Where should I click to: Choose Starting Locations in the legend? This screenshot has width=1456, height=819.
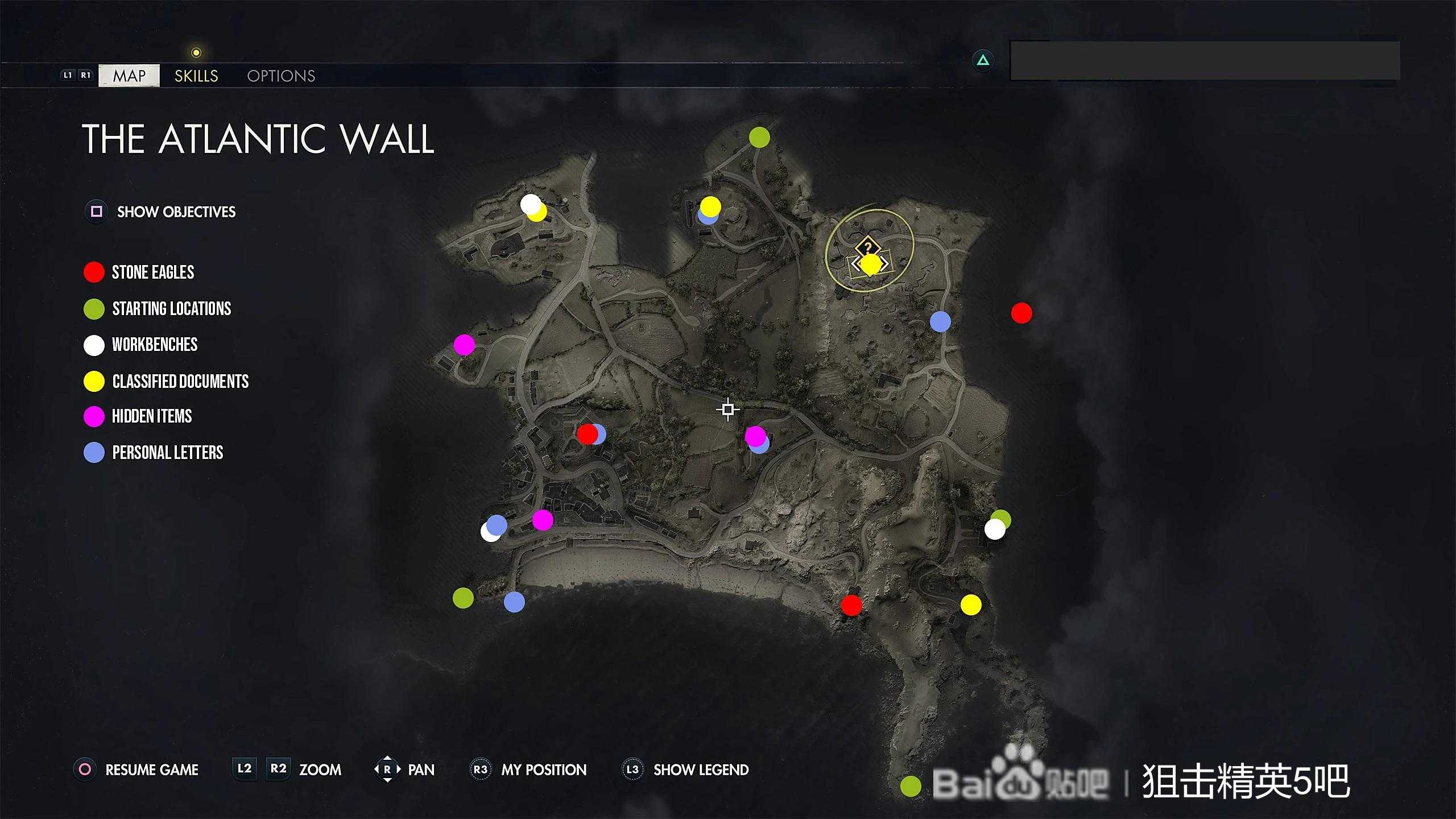171,309
